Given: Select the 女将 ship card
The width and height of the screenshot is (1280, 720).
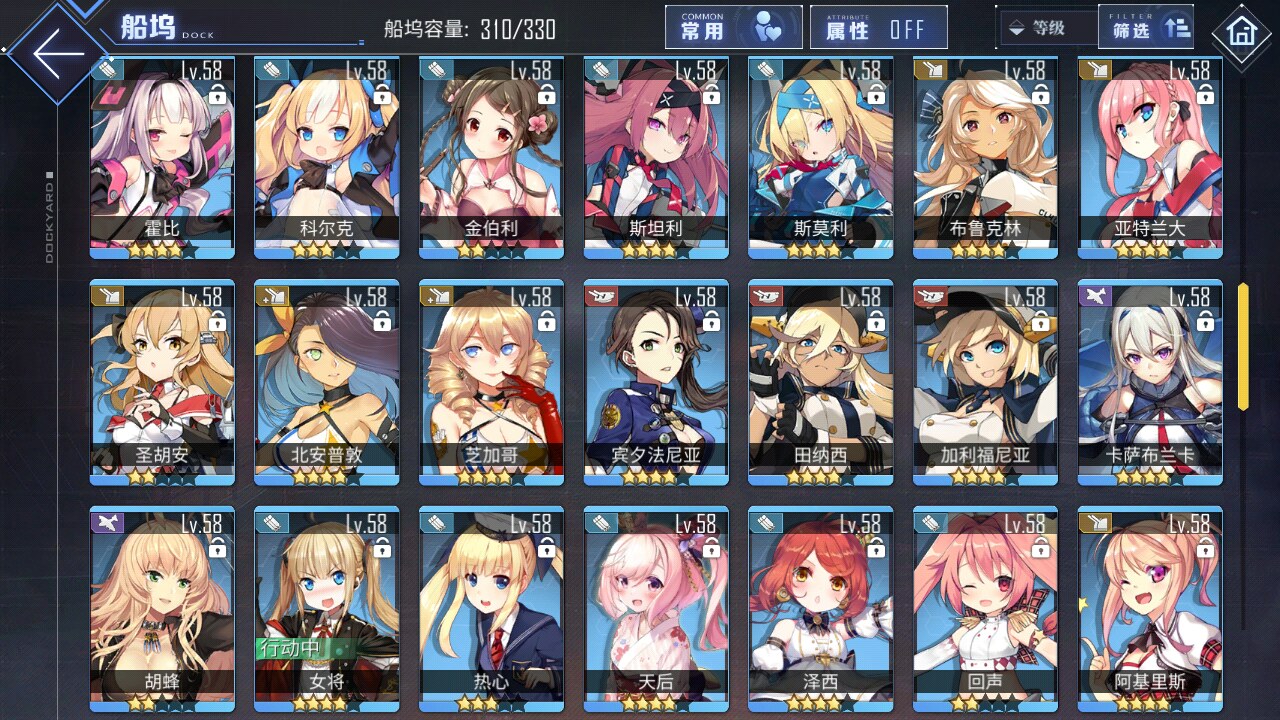Looking at the screenshot, I should pos(326,608).
